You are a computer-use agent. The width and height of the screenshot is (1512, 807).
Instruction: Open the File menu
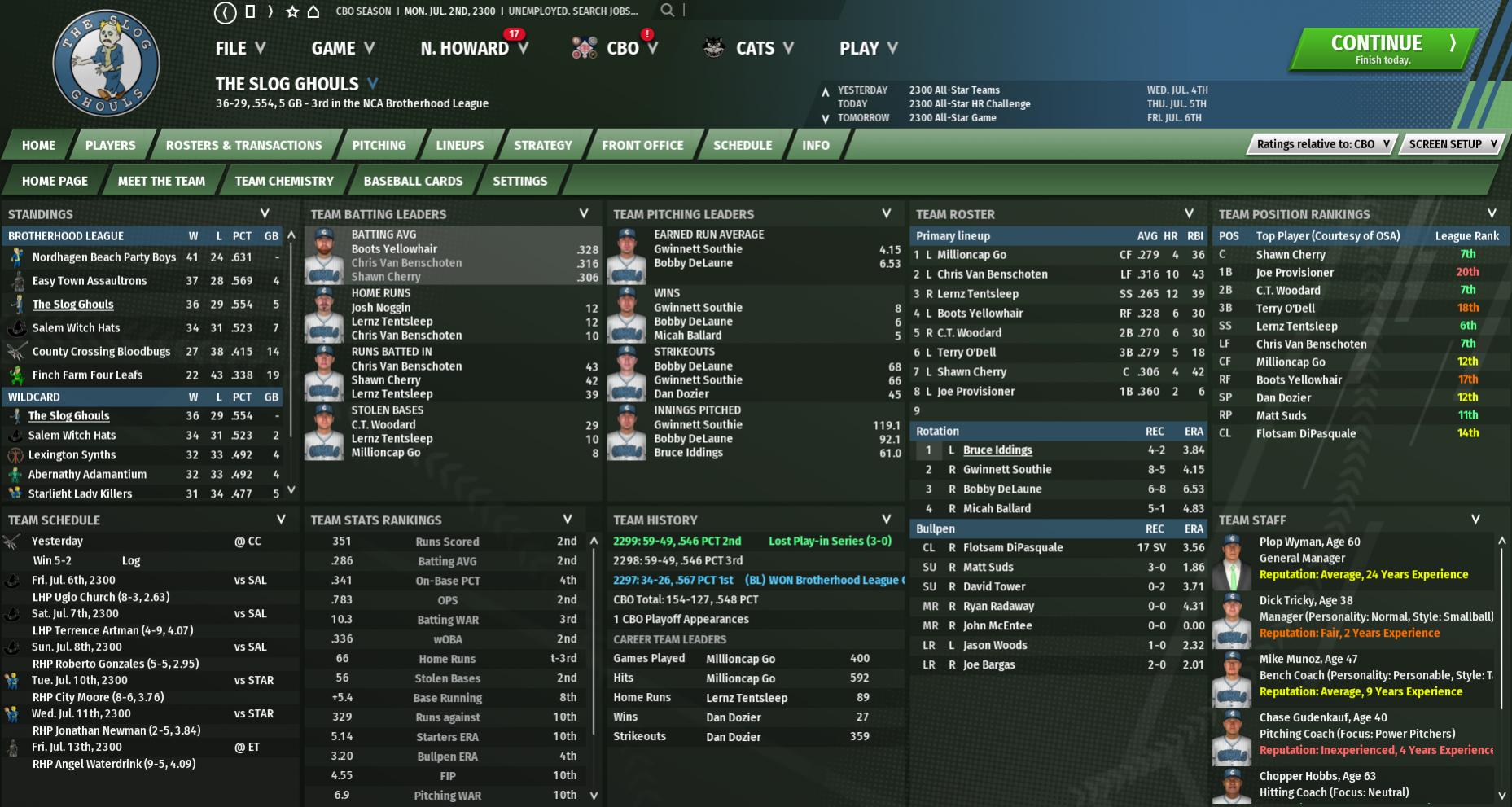coord(239,48)
